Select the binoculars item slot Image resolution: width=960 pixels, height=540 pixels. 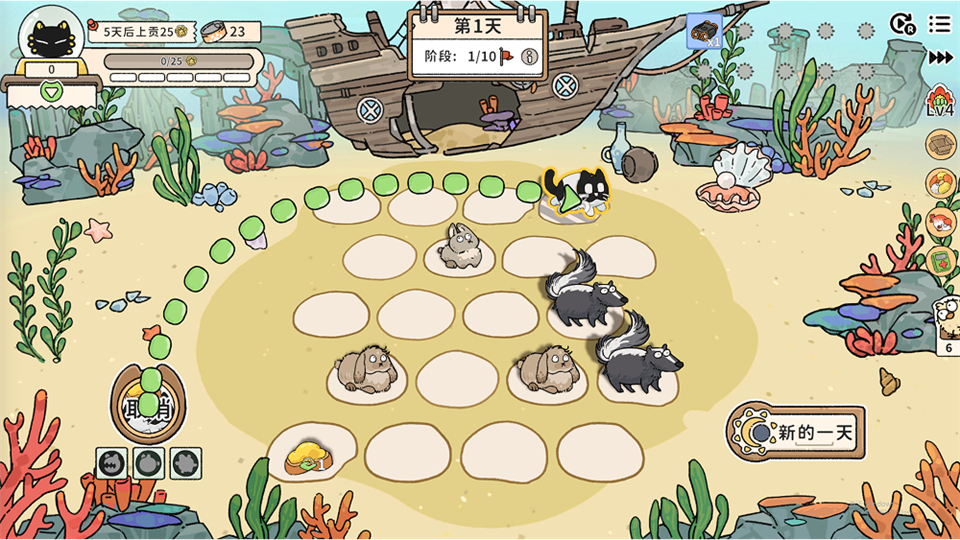tap(704, 30)
